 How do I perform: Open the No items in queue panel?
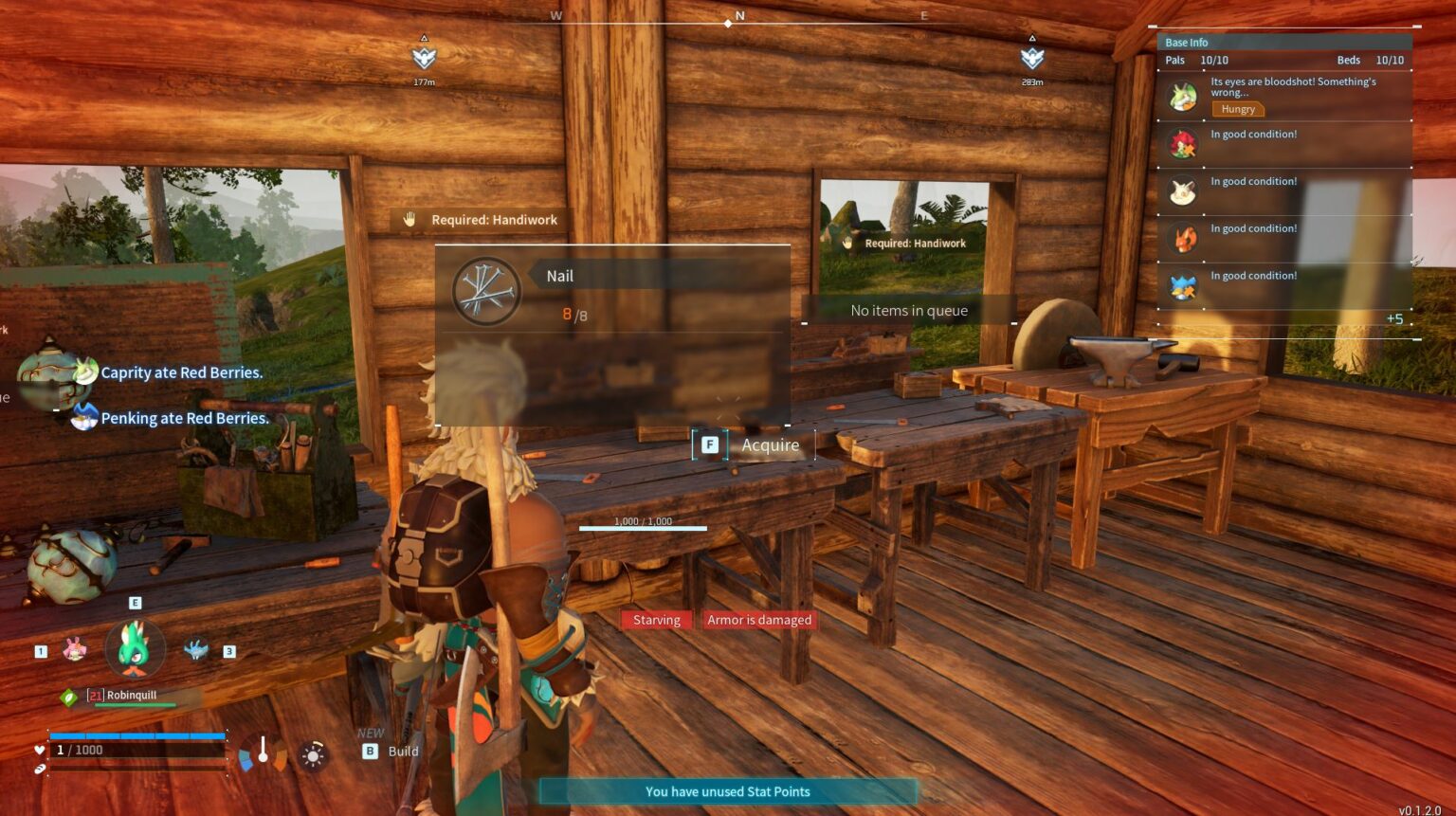tap(909, 310)
